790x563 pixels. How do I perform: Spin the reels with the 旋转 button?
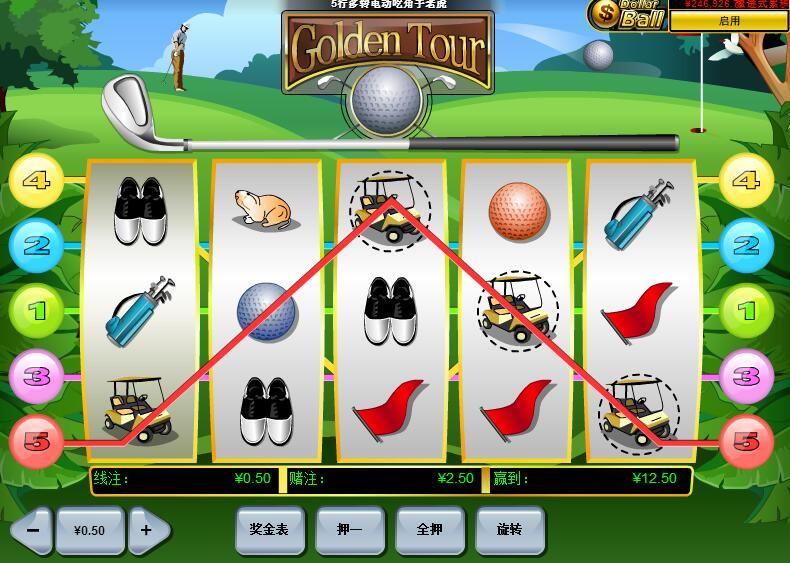tap(509, 529)
